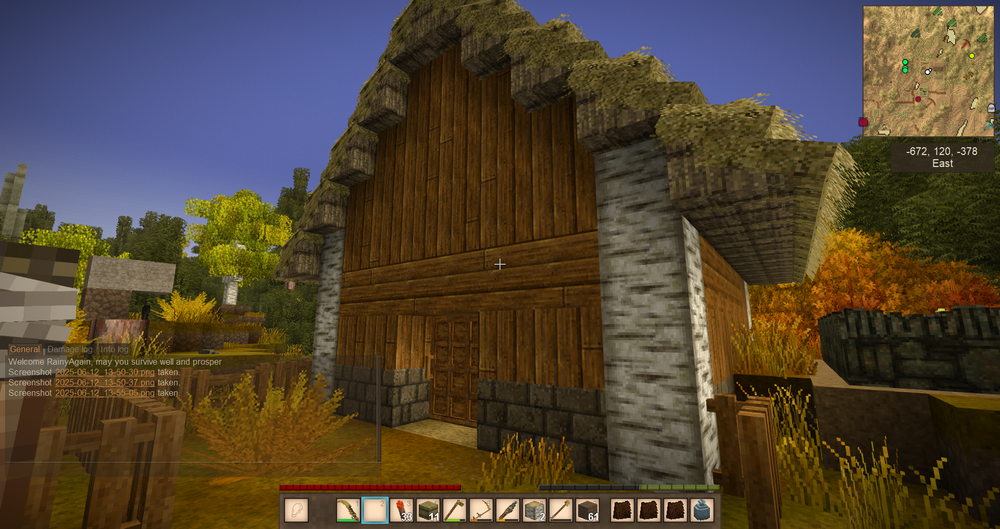This screenshot has height=529, width=1000.
Task: Select the stone brick stack of 2
Action: (x=537, y=510)
